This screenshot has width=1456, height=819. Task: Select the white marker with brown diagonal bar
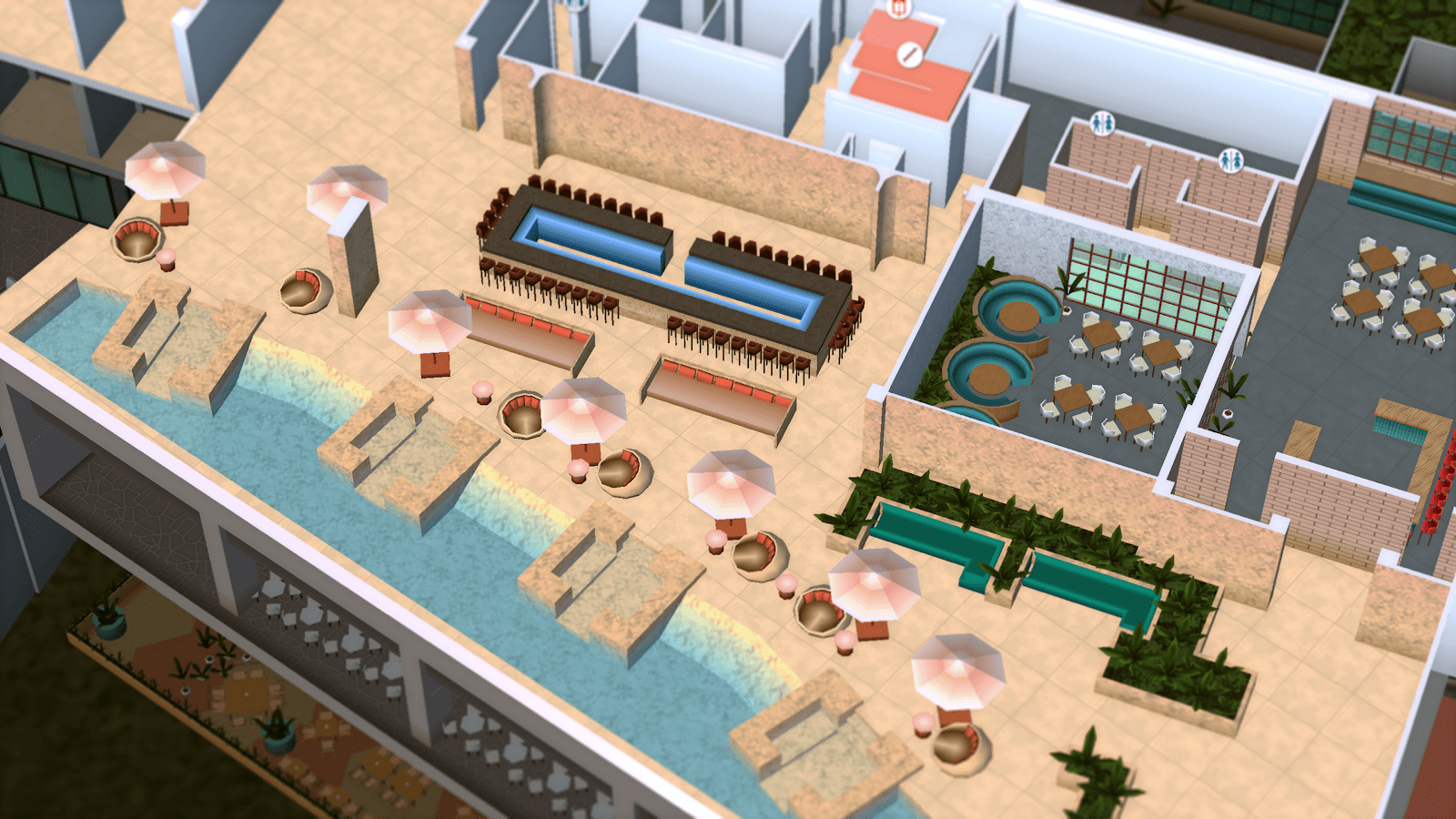coord(909,56)
